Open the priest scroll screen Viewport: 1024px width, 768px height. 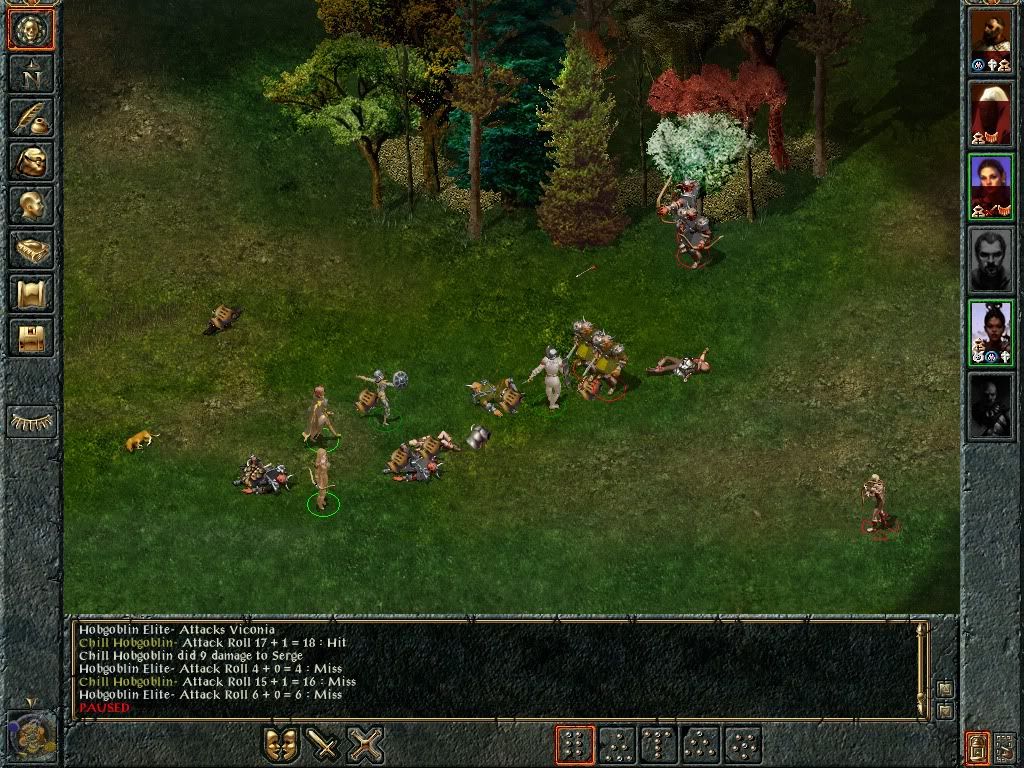tap(31, 293)
